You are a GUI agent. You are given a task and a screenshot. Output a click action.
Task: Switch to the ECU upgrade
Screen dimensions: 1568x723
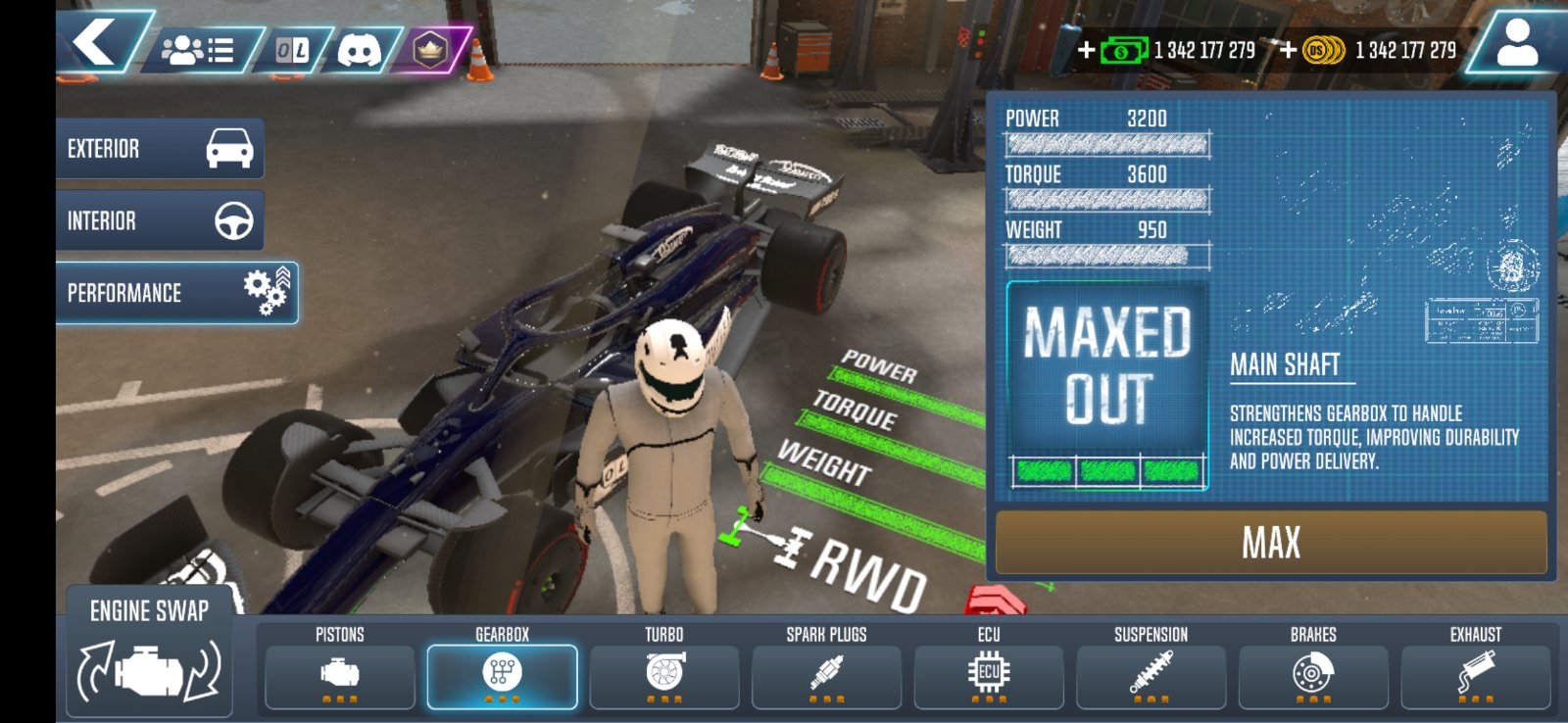coord(989,676)
